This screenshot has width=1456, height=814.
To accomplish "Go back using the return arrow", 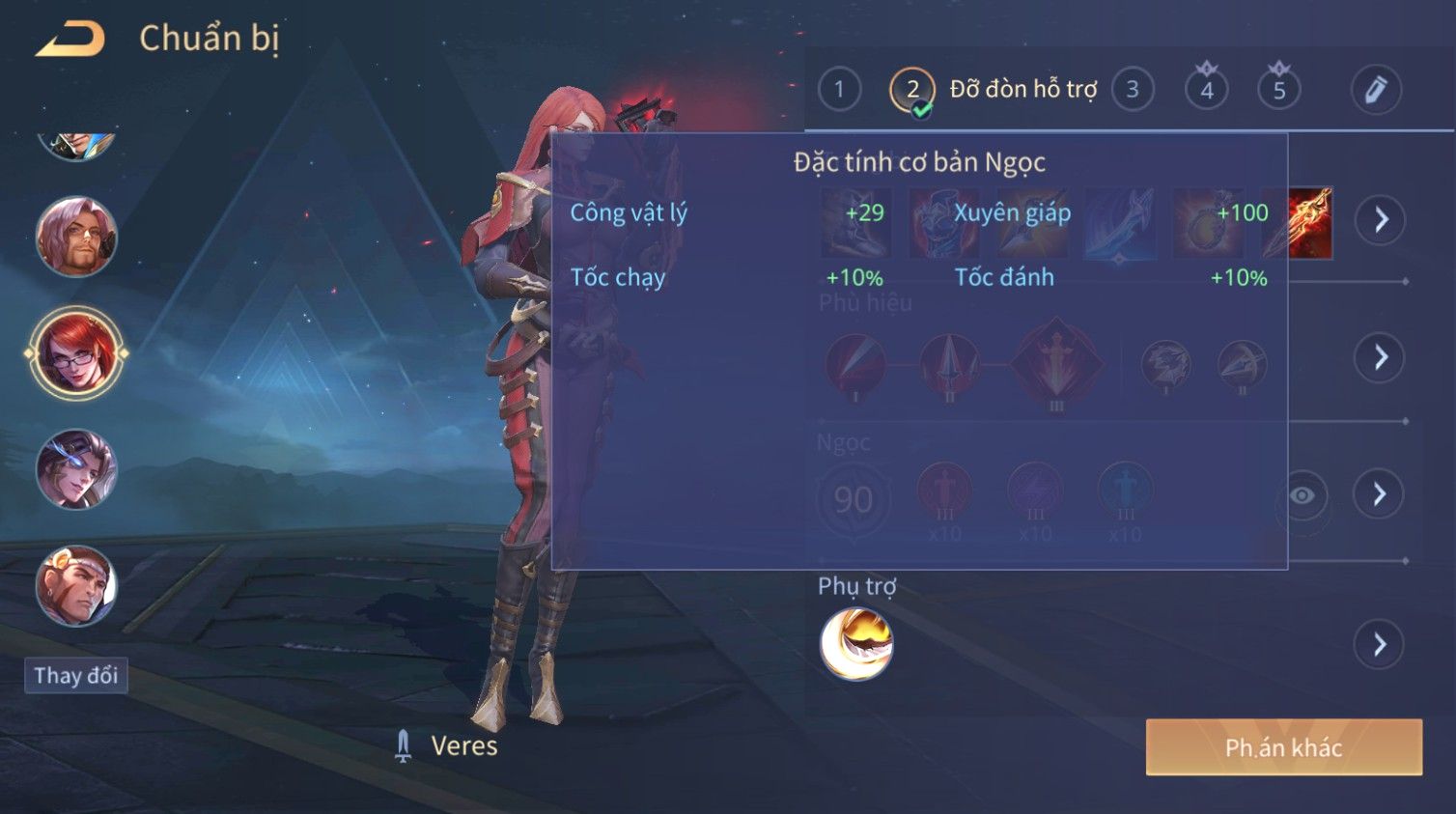I will (x=70, y=40).
